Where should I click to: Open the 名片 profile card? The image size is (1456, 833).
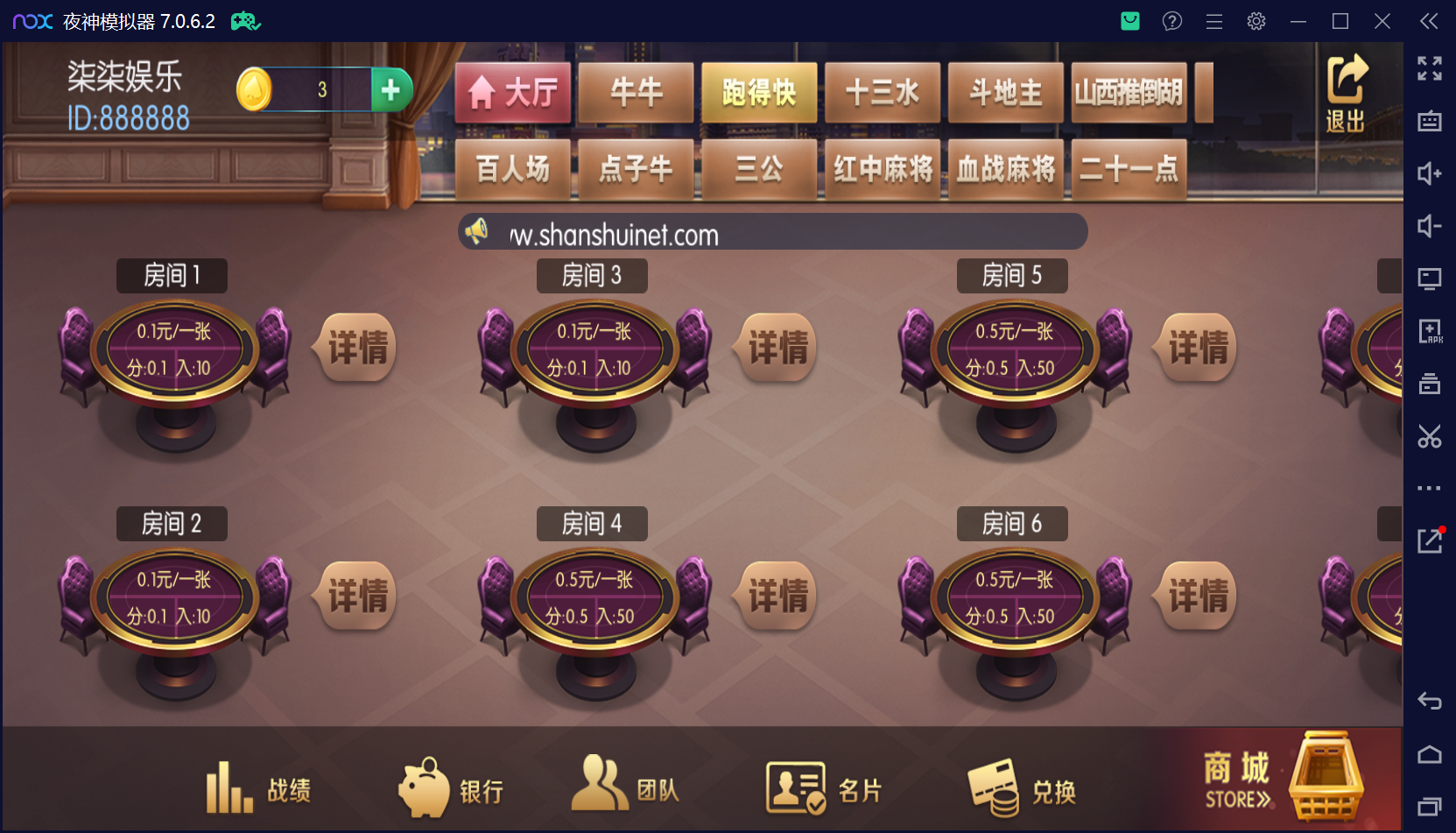pyautogui.click(x=825, y=787)
